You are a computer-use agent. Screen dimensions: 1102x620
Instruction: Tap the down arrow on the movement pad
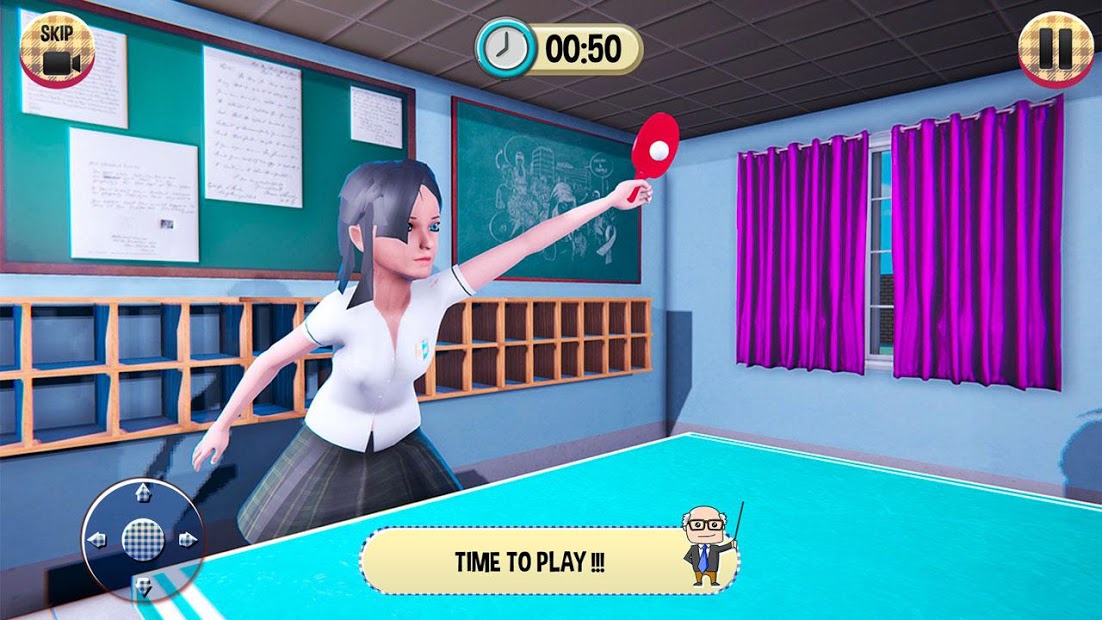click(x=142, y=586)
